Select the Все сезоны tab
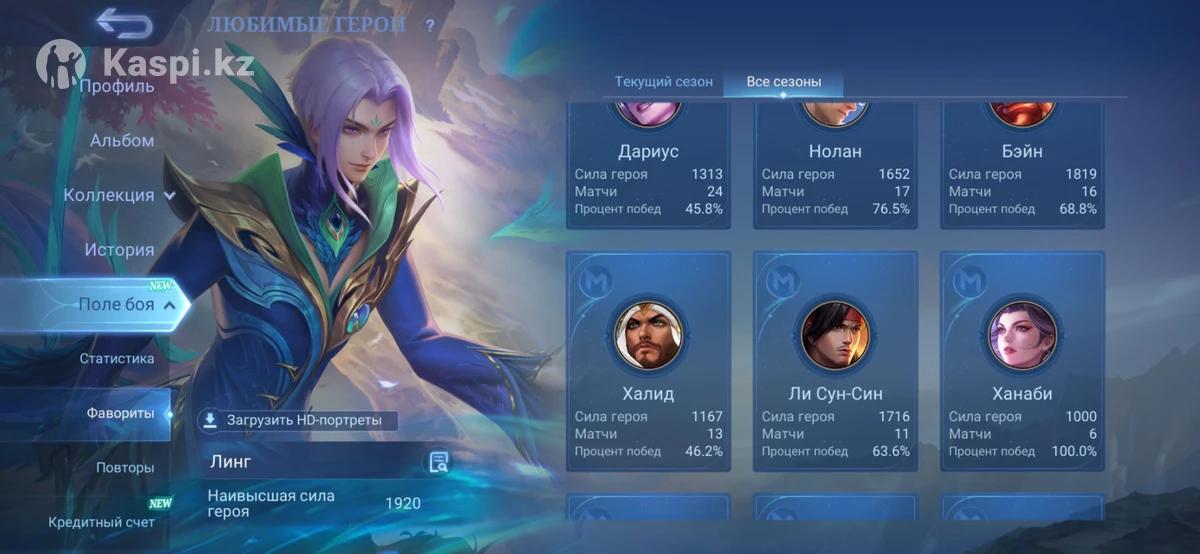This screenshot has width=1200, height=554. (783, 81)
